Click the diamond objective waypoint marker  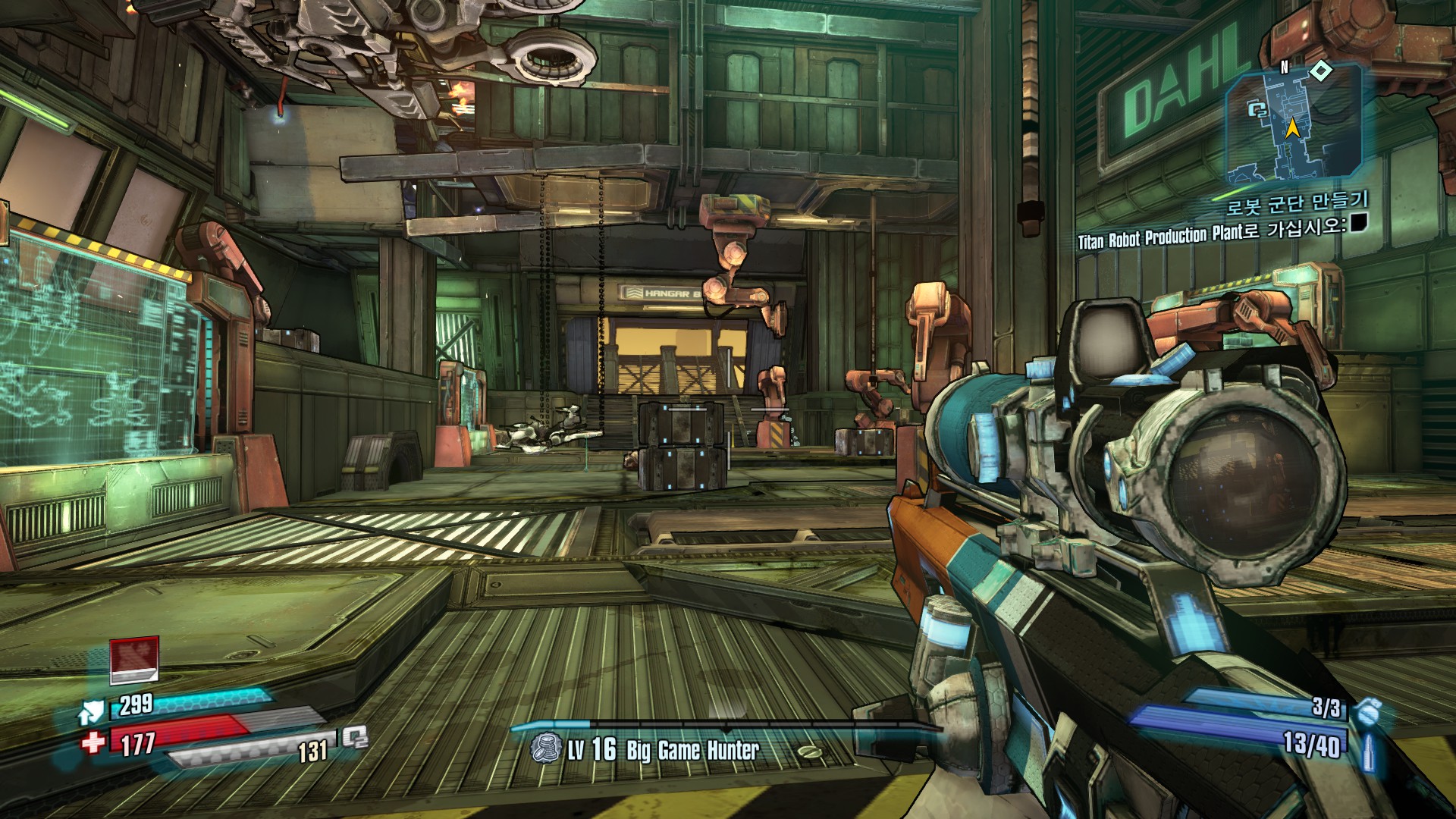pyautogui.click(x=1321, y=71)
